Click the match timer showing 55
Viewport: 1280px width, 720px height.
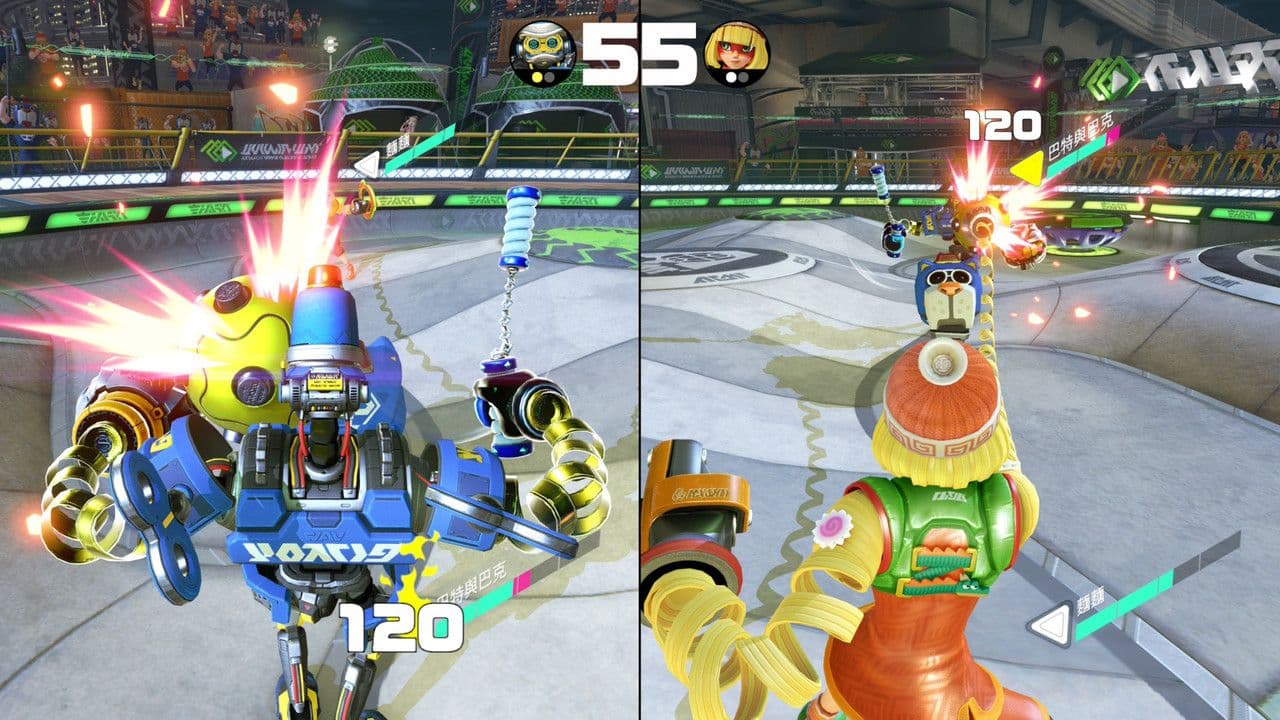(x=638, y=52)
